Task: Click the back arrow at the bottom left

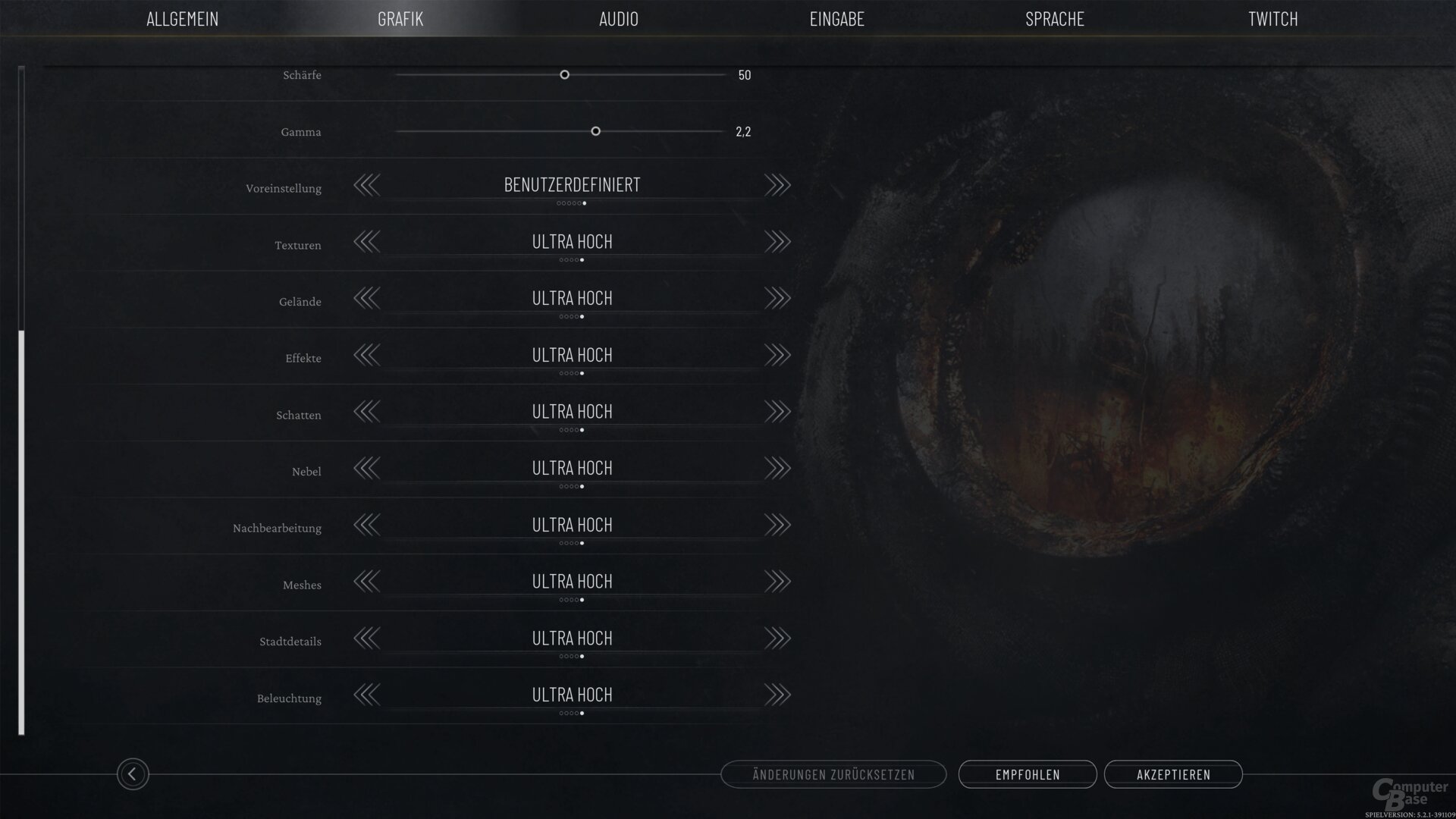Action: click(133, 774)
